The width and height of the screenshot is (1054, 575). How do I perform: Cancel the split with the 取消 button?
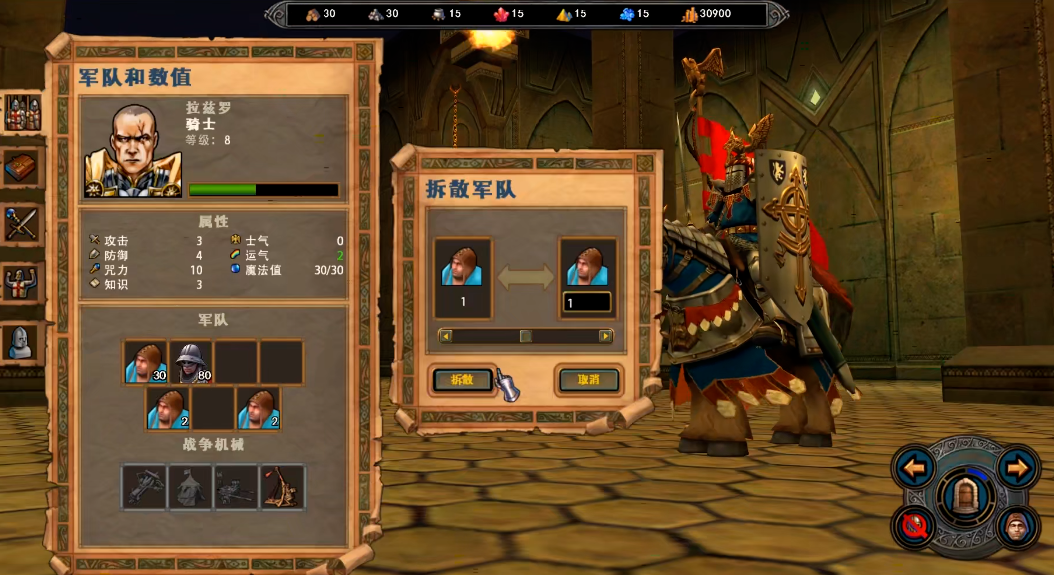point(588,380)
